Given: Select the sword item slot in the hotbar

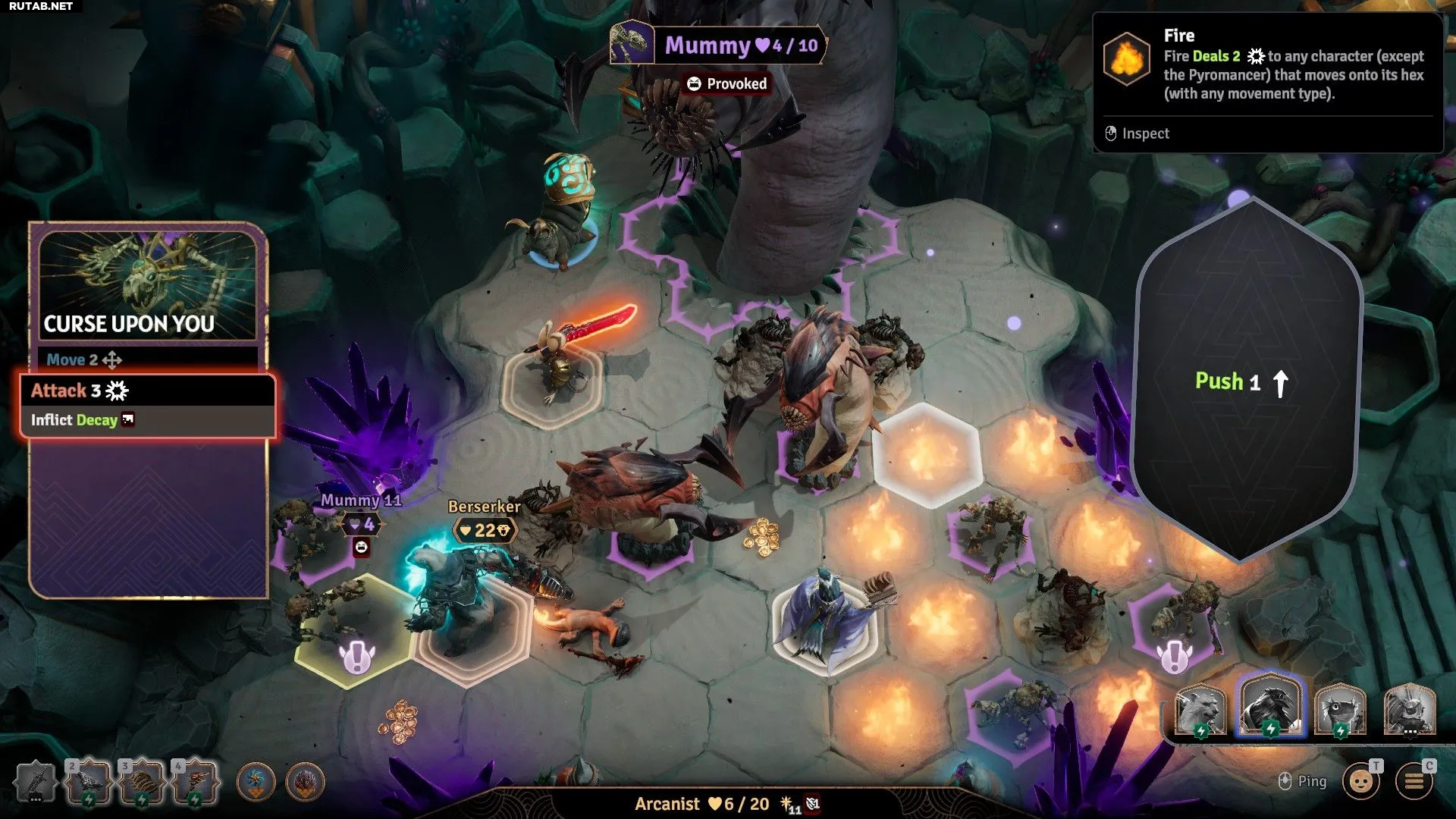Looking at the screenshot, I should coord(36,782).
